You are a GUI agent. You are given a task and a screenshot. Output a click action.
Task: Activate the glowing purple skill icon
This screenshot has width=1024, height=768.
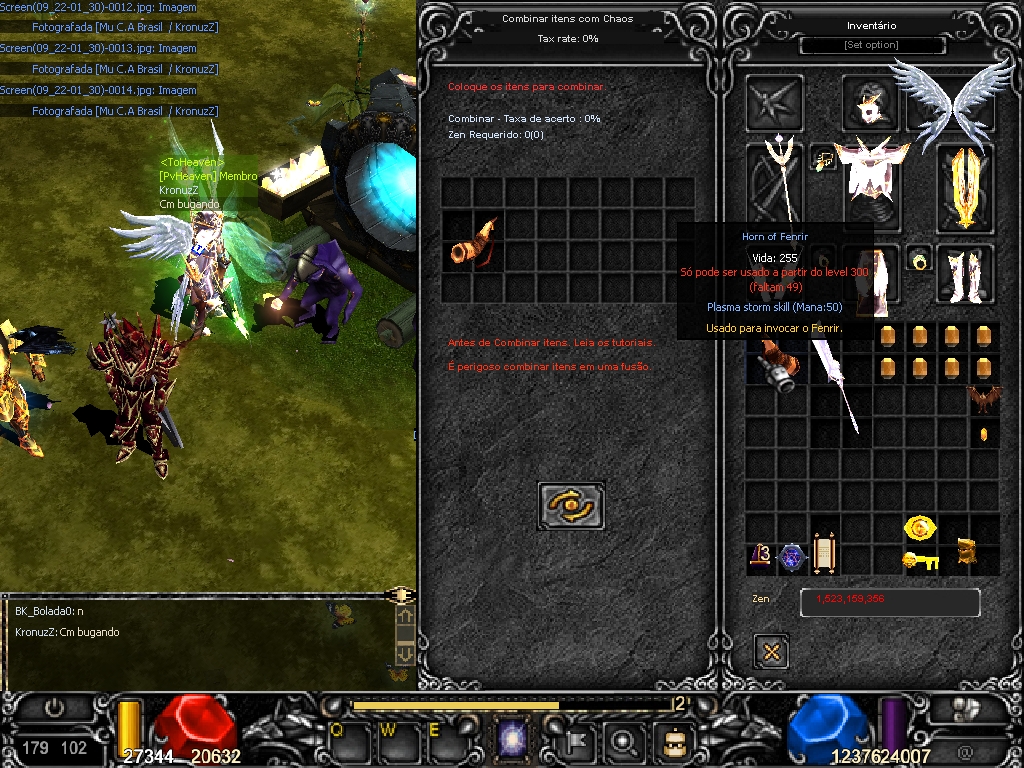[x=513, y=741]
